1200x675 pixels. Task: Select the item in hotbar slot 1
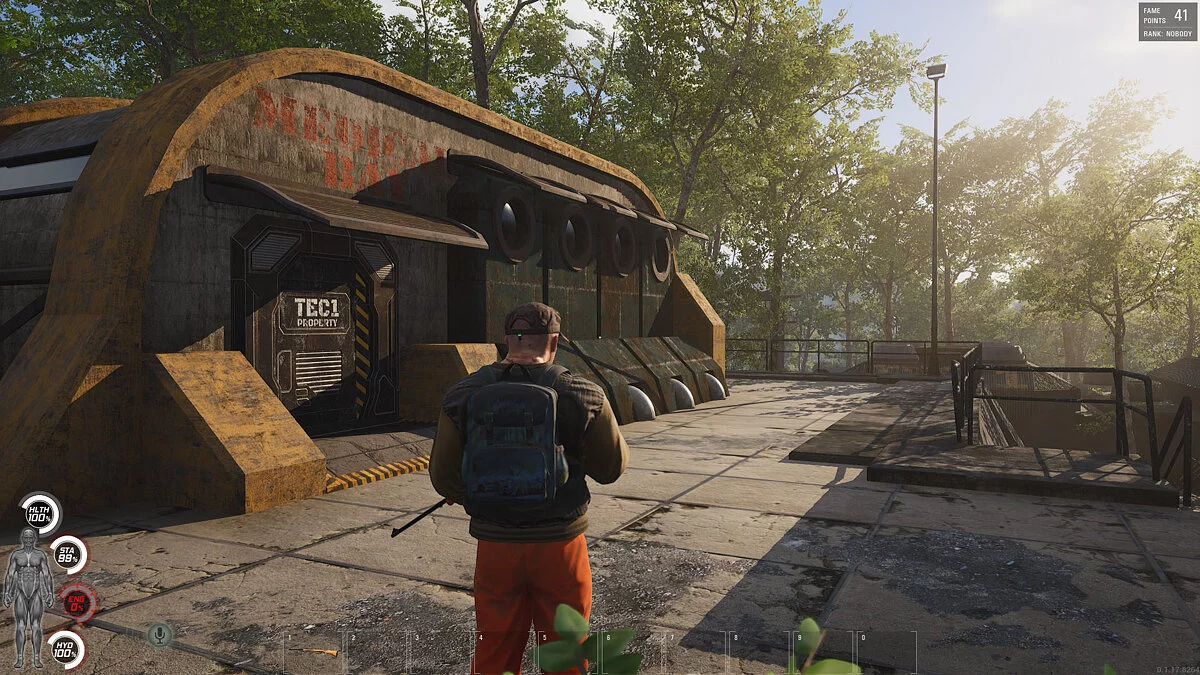(313, 651)
